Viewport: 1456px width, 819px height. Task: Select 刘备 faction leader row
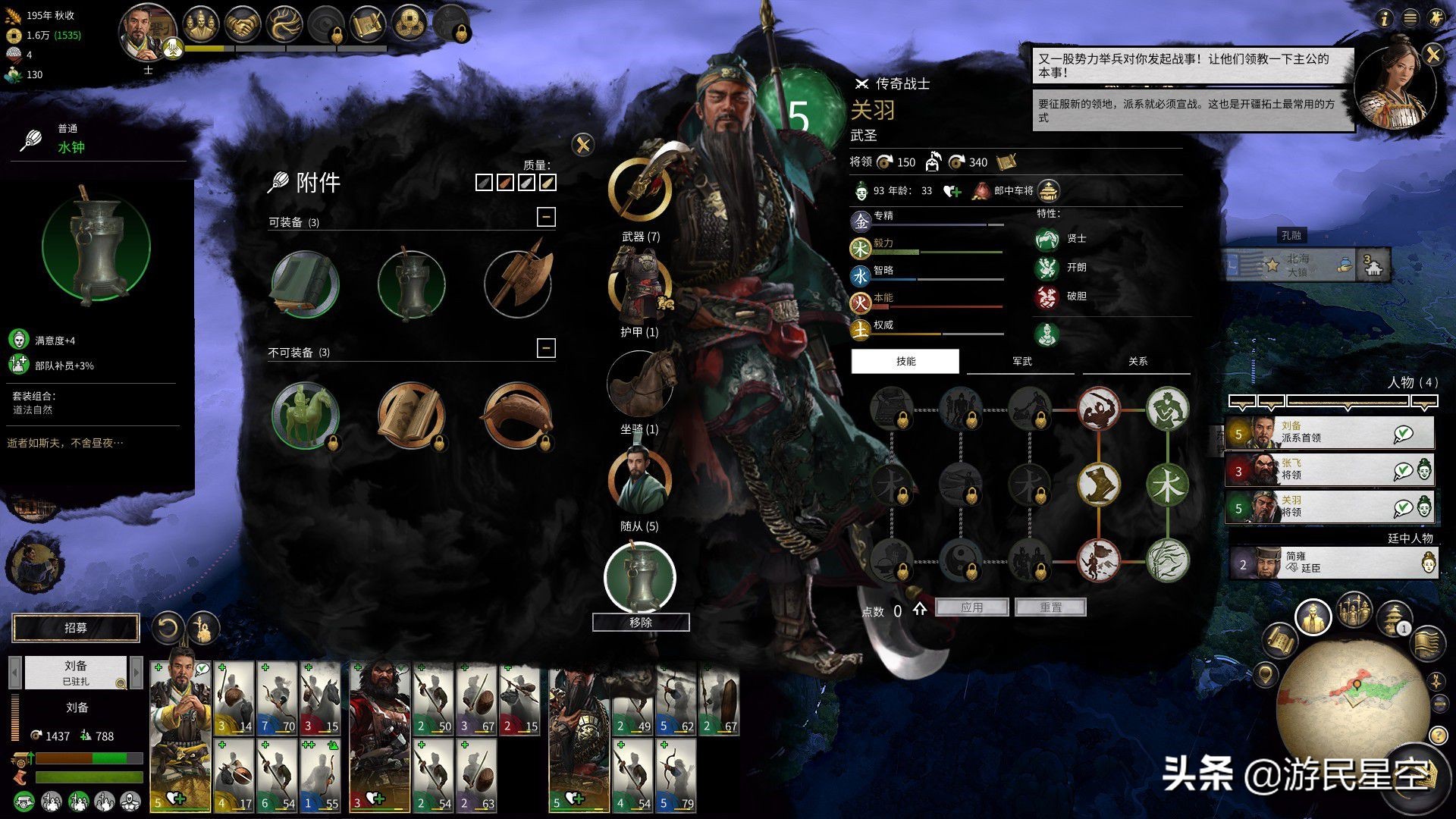pos(1329,432)
